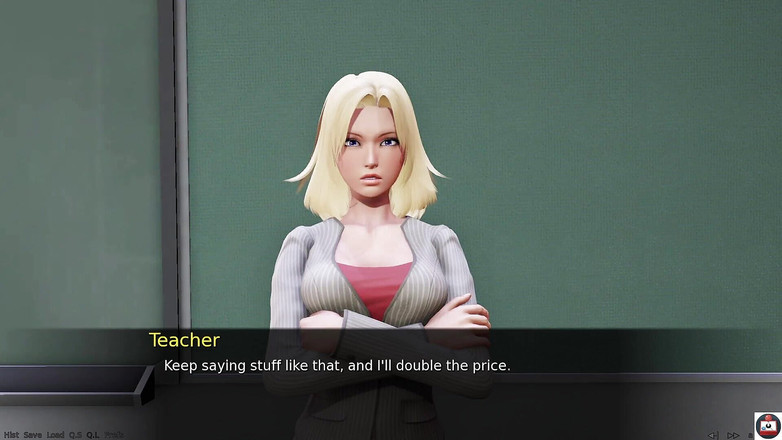Click the arcade joystick channel logo

768,425
